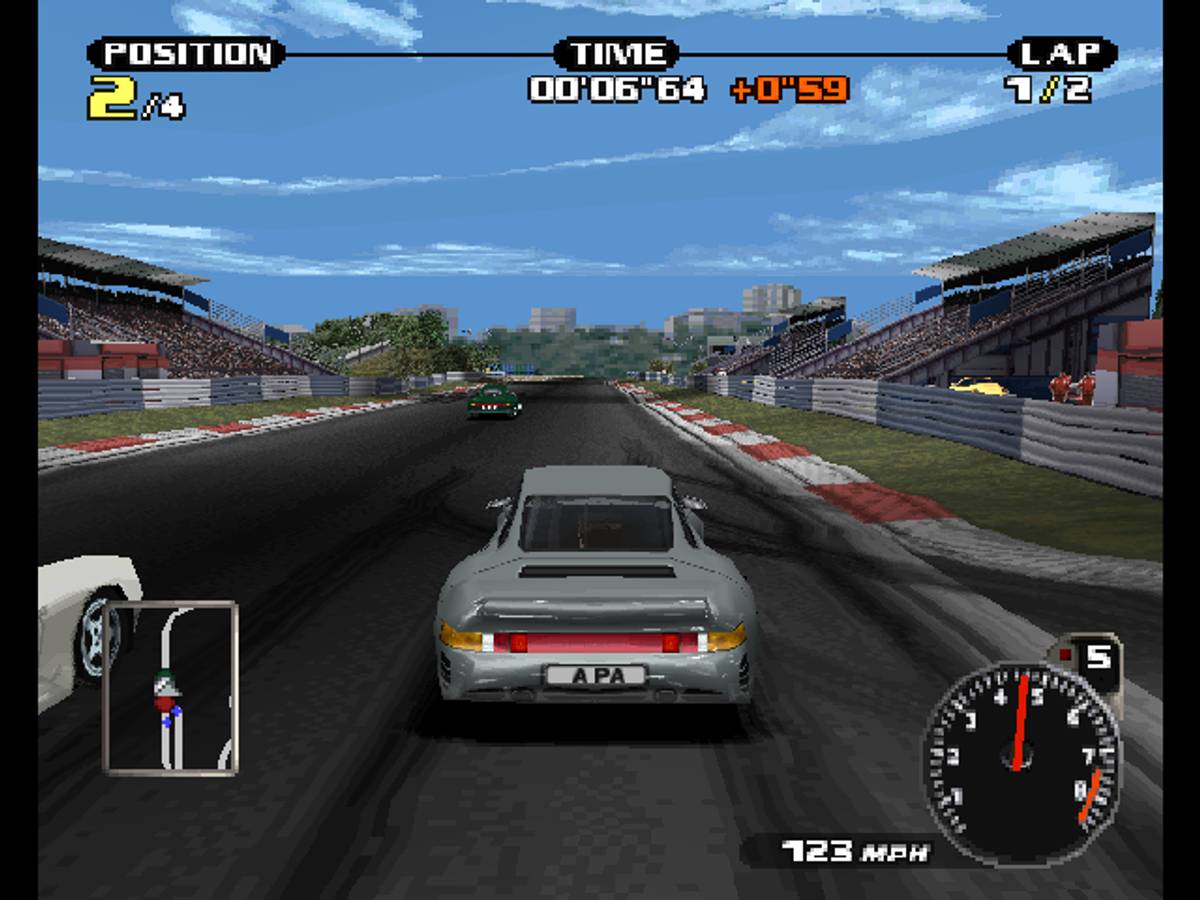Click the track minimap

[170, 687]
